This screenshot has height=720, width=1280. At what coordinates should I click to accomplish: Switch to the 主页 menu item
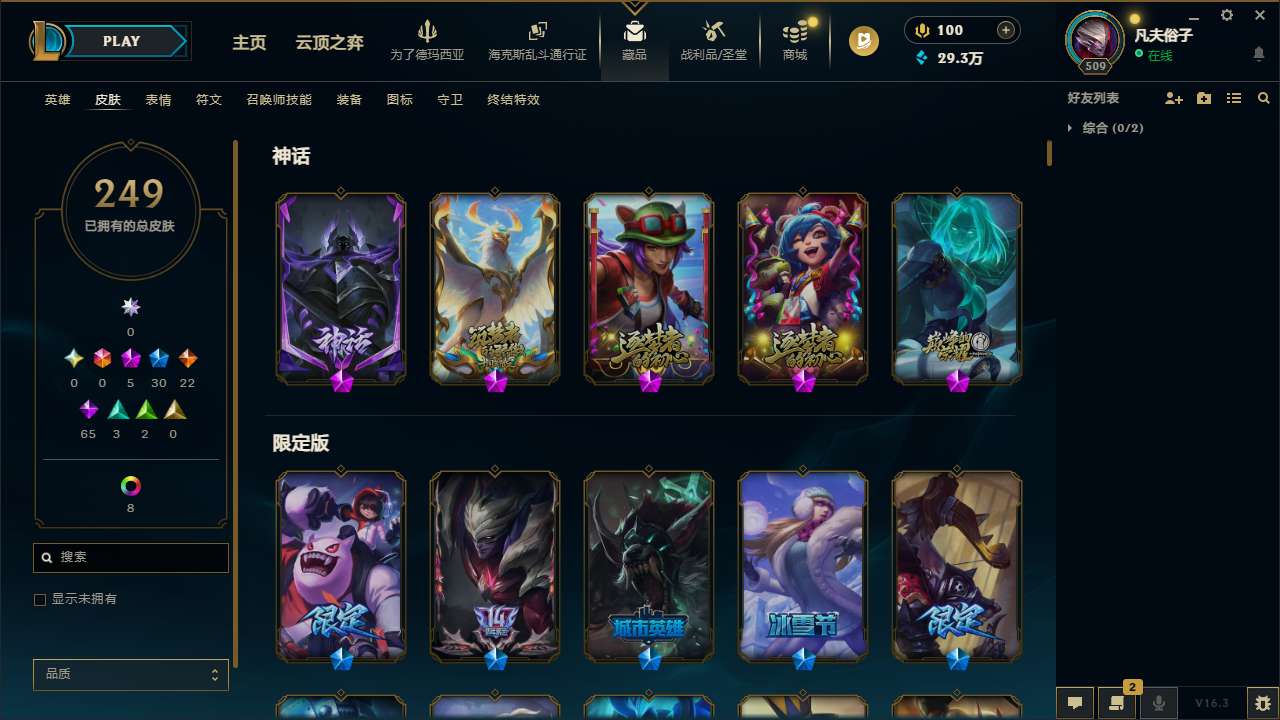click(248, 43)
